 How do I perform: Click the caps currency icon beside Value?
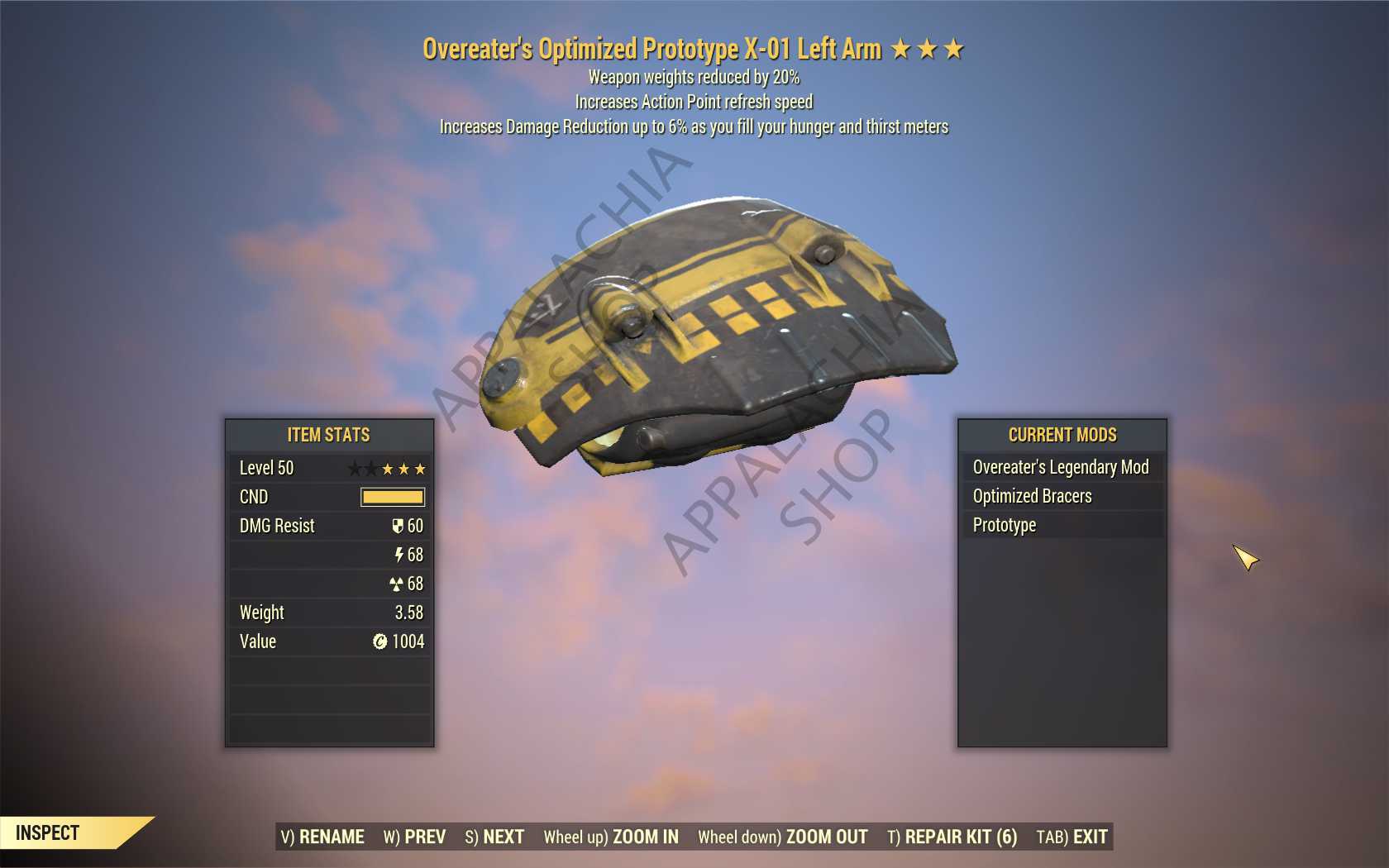tap(379, 641)
